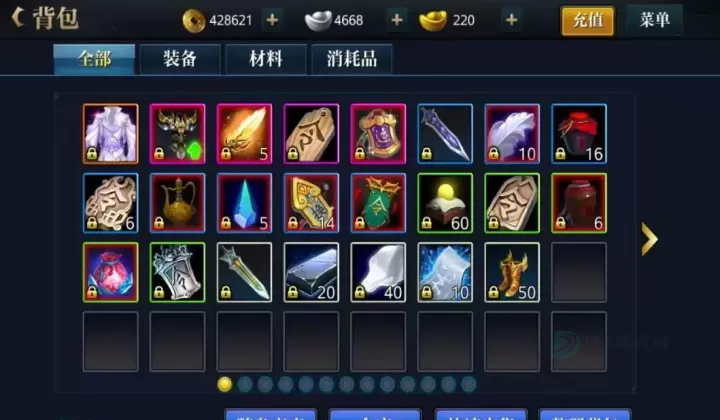
Task: Open the 充值 recharge shop
Action: 587,20
